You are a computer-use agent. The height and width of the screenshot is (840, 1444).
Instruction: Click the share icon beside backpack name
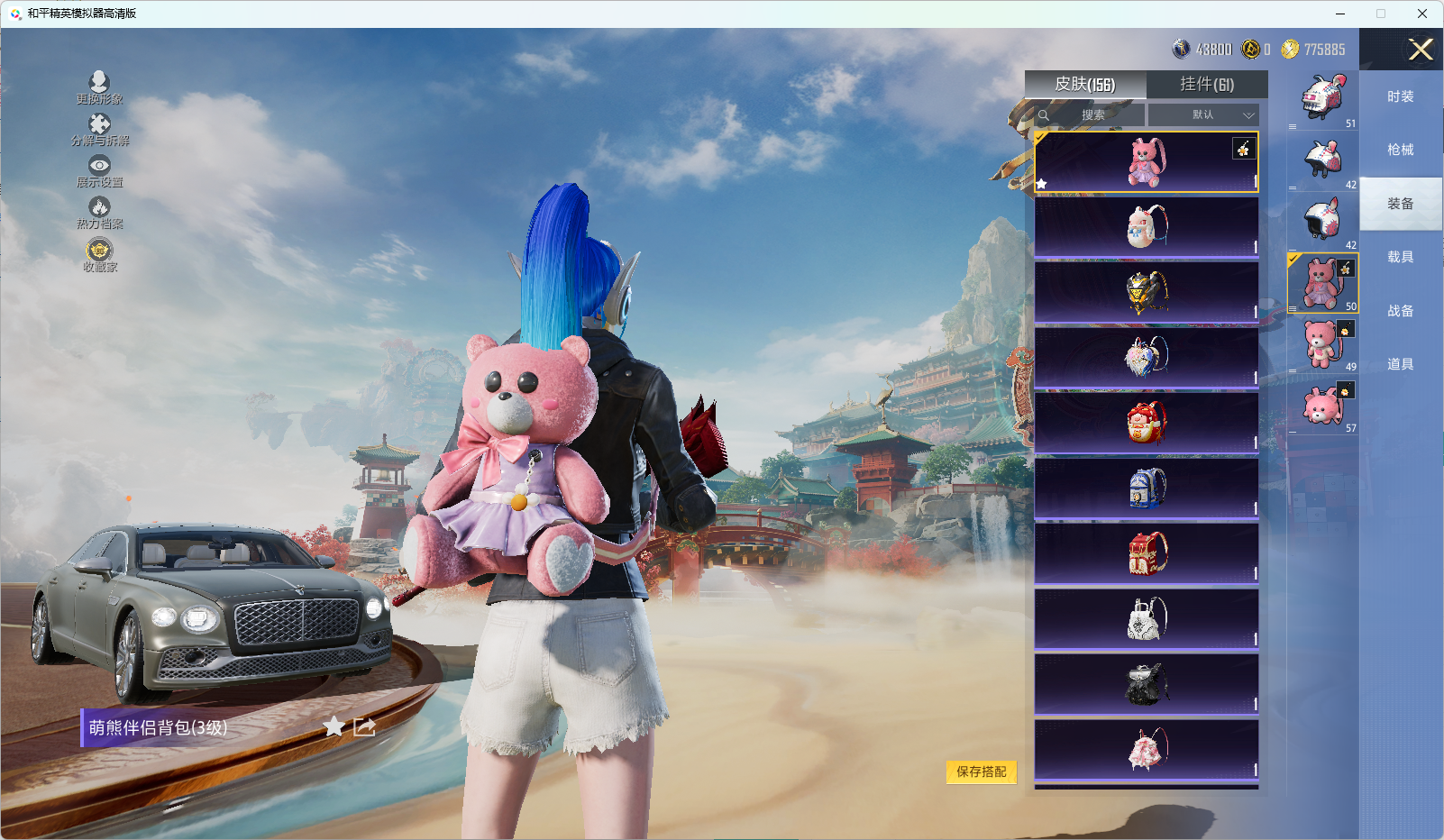(x=364, y=726)
